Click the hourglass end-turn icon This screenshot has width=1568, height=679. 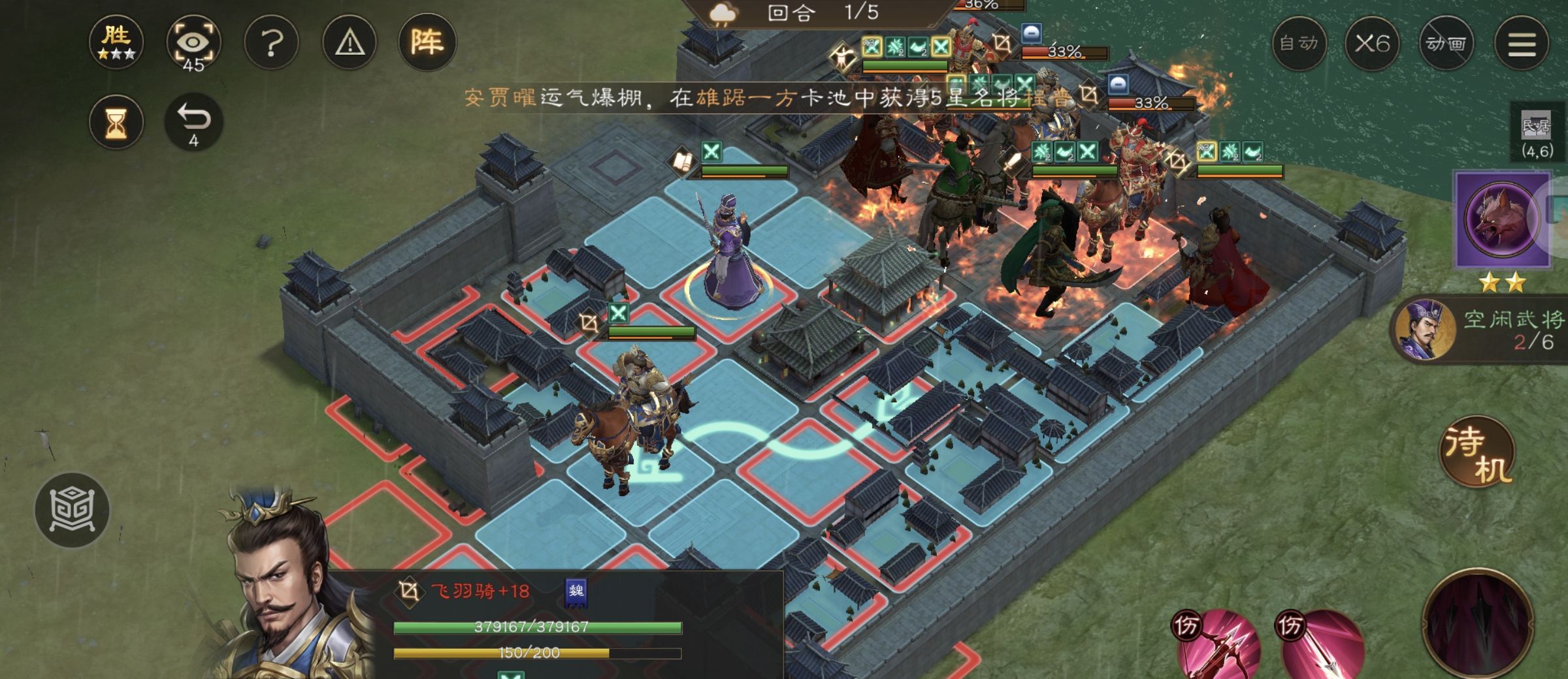pyautogui.click(x=116, y=122)
